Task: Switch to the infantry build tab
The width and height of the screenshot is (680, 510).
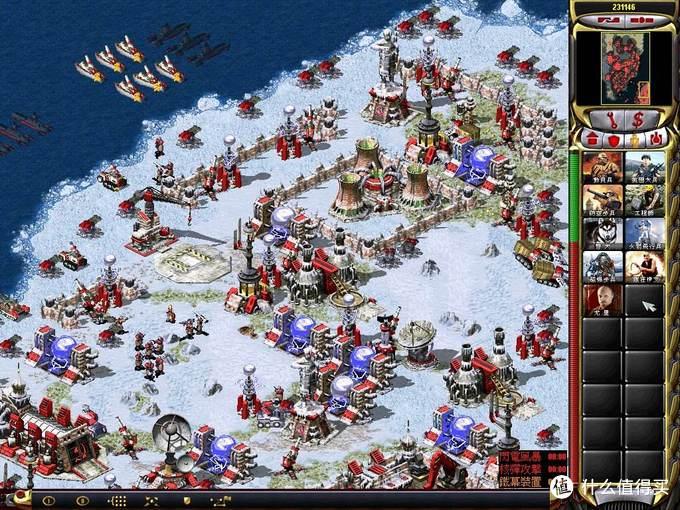Action: click(x=635, y=138)
